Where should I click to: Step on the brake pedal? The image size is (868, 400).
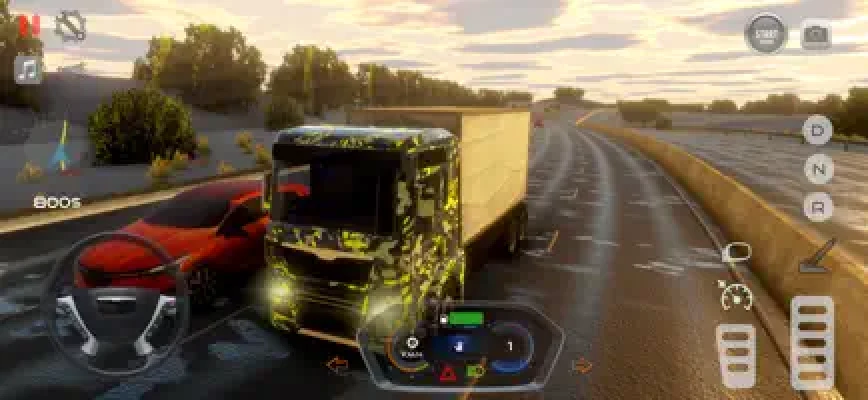(736, 355)
